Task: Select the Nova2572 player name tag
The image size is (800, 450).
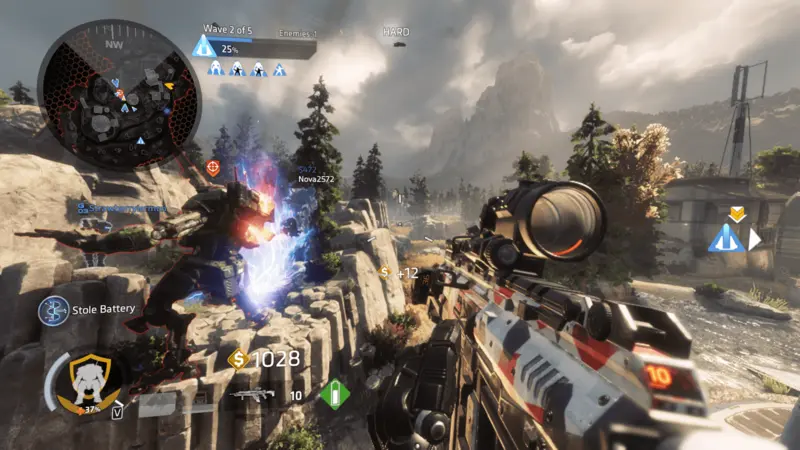Action: click(x=314, y=179)
